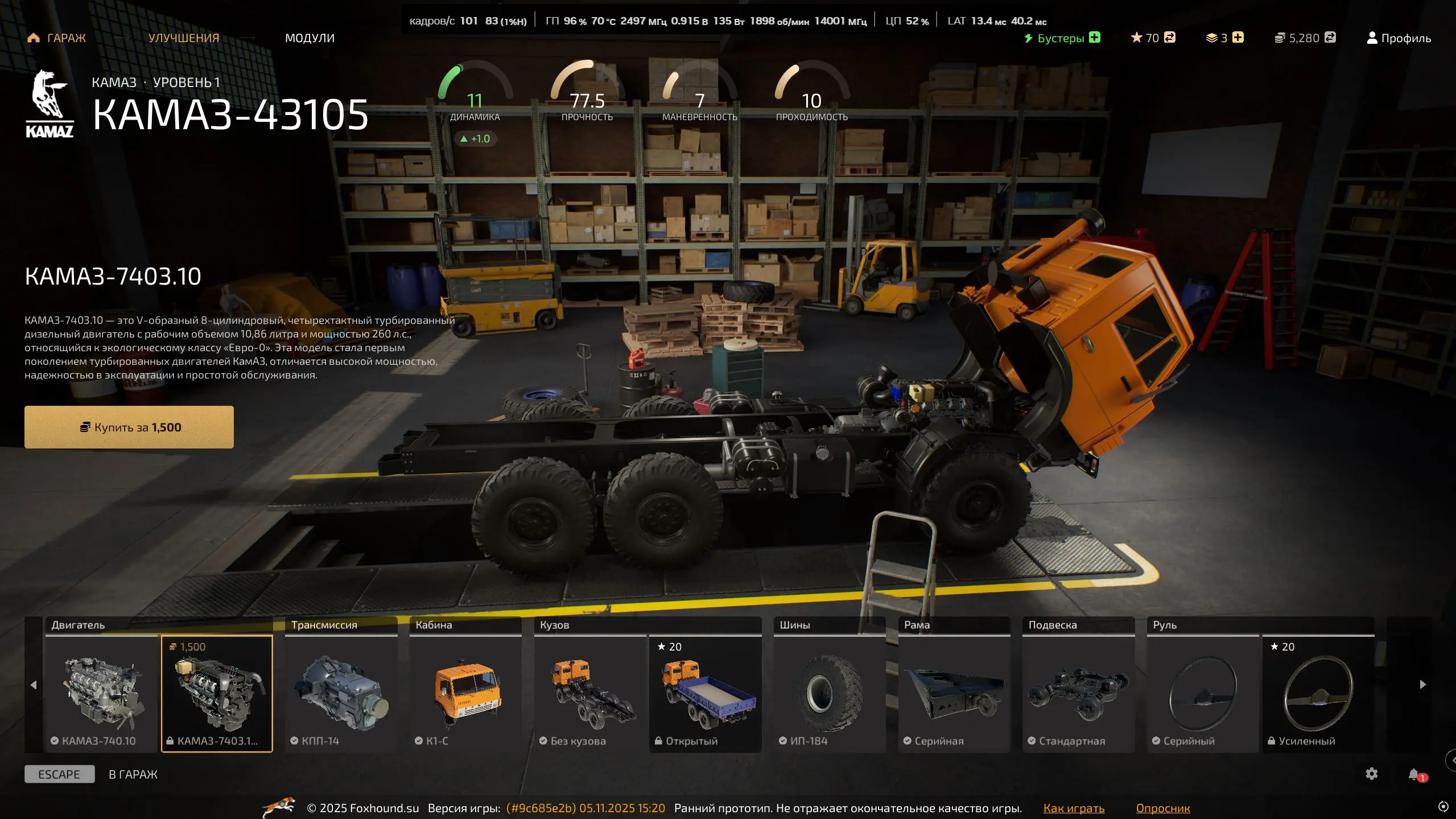Viewport: 1456px width, 819px height.
Task: Open the Бустеры boosters menu
Action: point(1062,38)
